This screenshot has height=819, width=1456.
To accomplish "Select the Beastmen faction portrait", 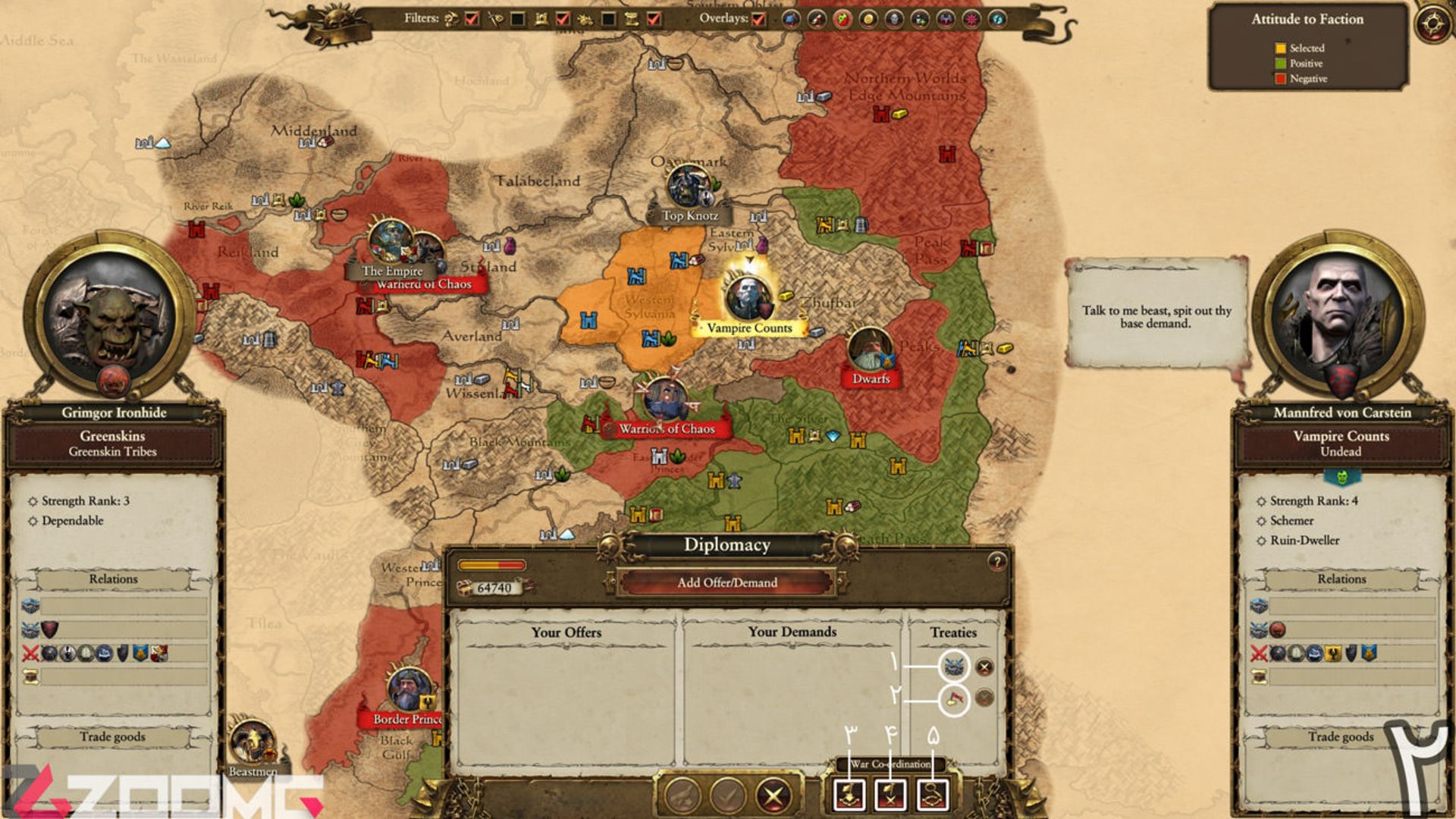I will pos(252,742).
